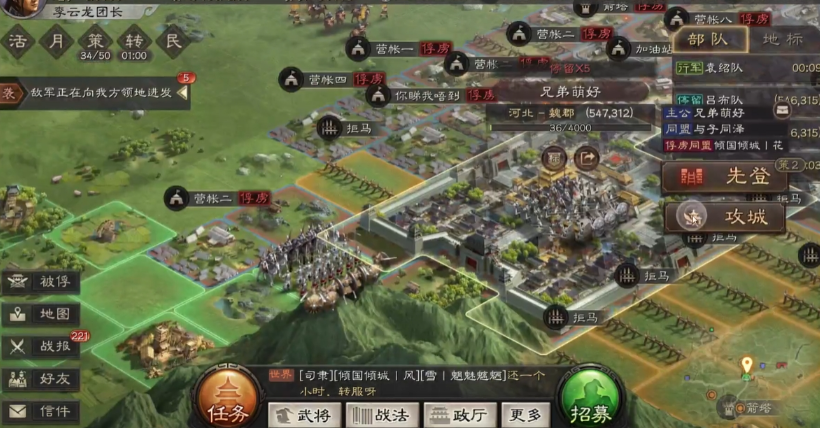Open the 政厅 (Government Hall) menu
Image resolution: width=820 pixels, height=428 pixels.
point(459,415)
